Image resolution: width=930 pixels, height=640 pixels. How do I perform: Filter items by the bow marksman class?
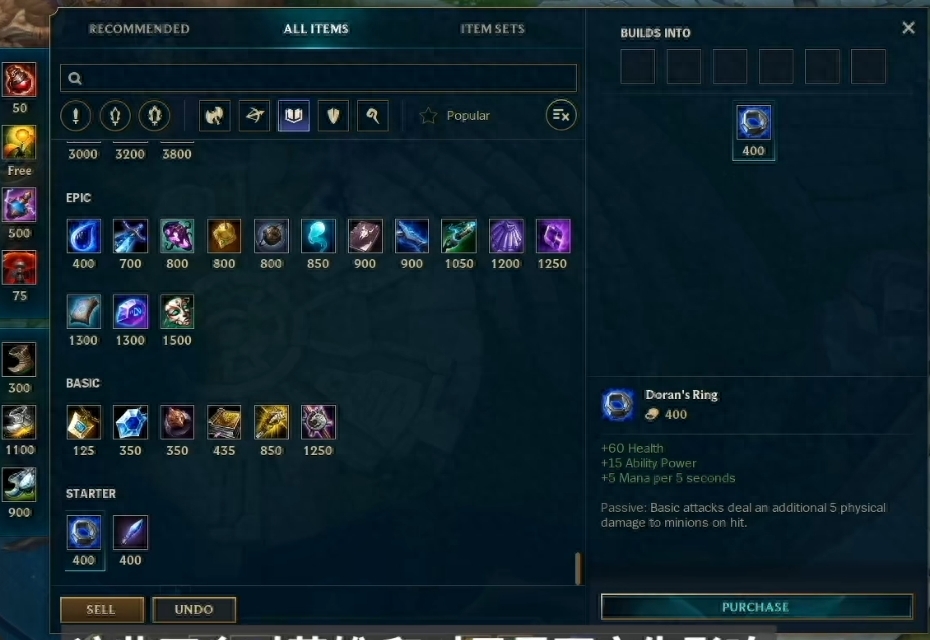254,116
